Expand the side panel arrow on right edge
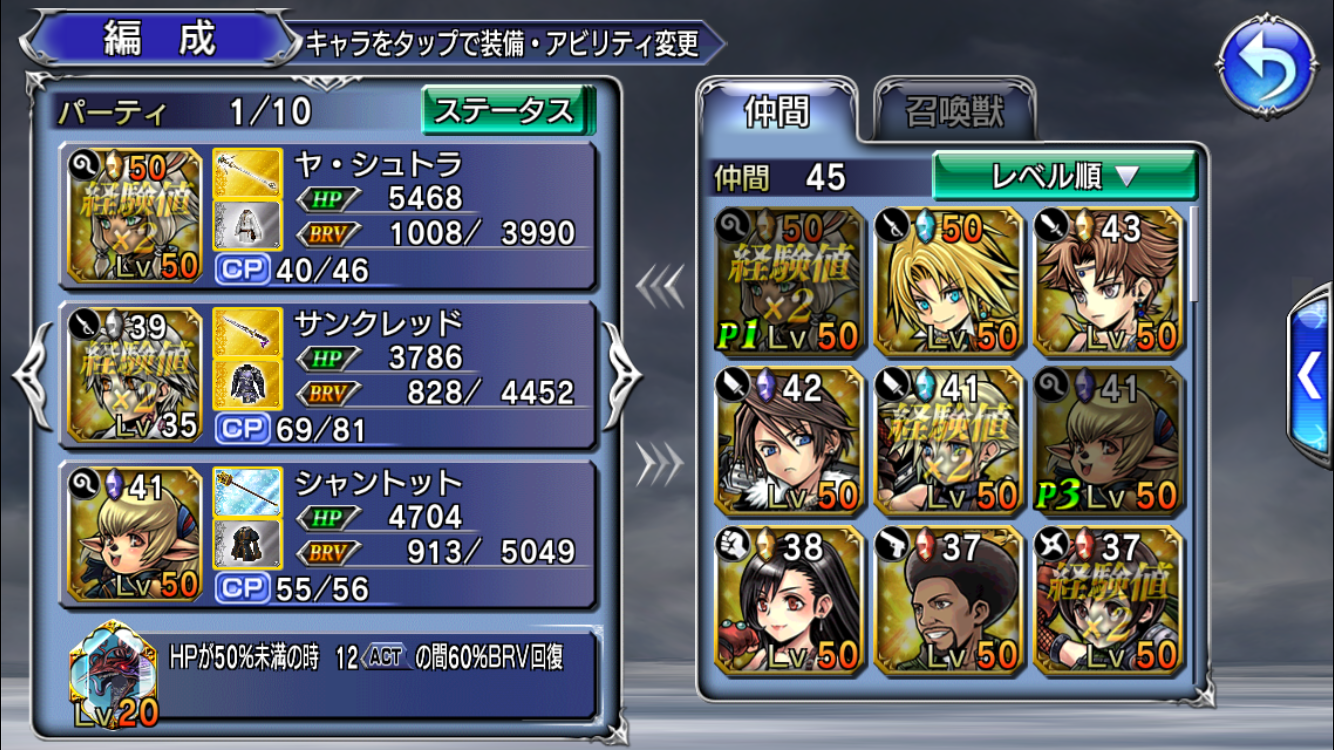The width and height of the screenshot is (1334, 750). click(x=1311, y=378)
